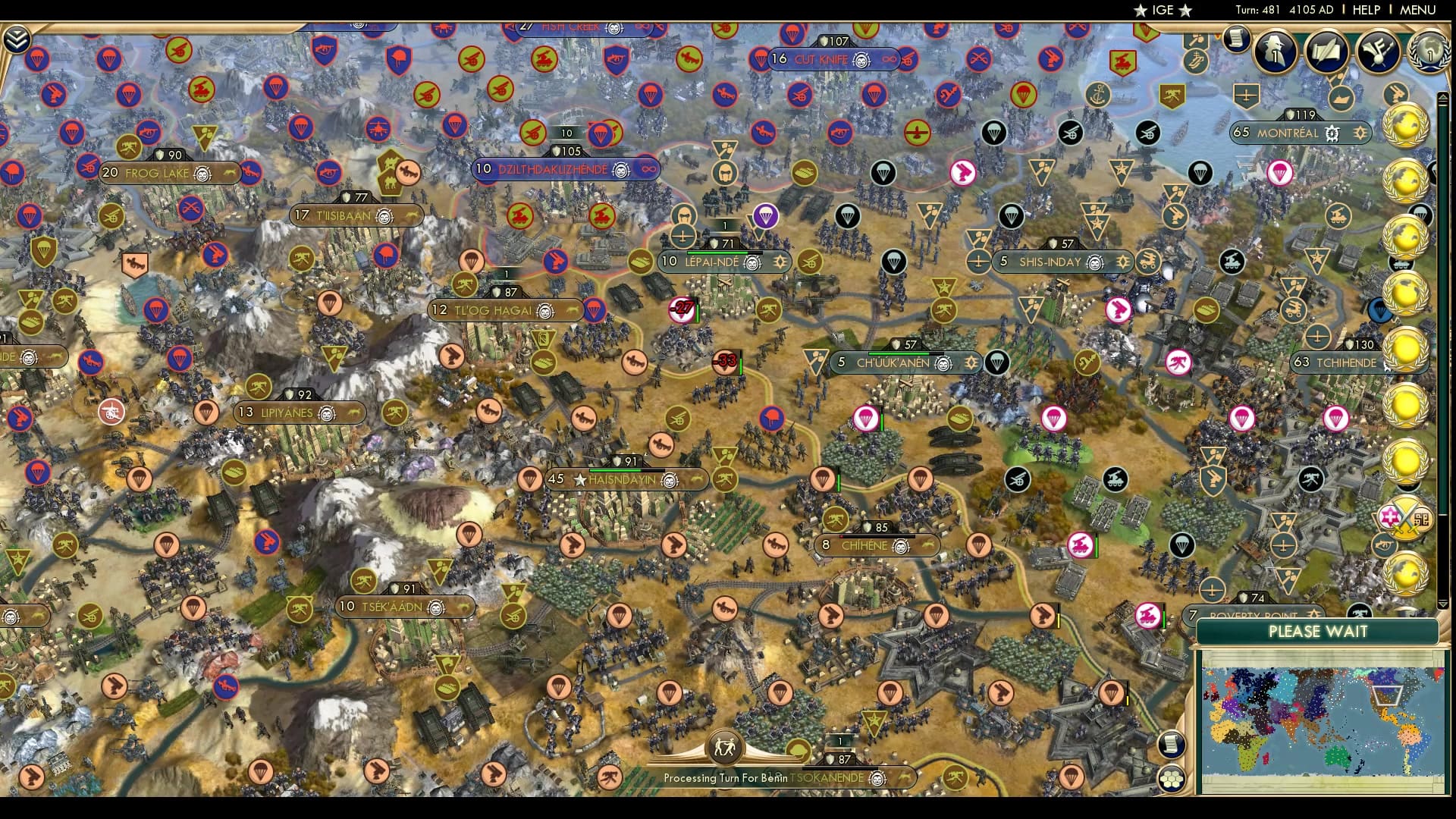Open the Espionage overview spy icon
Viewport: 1456px width, 819px height.
1276,52
